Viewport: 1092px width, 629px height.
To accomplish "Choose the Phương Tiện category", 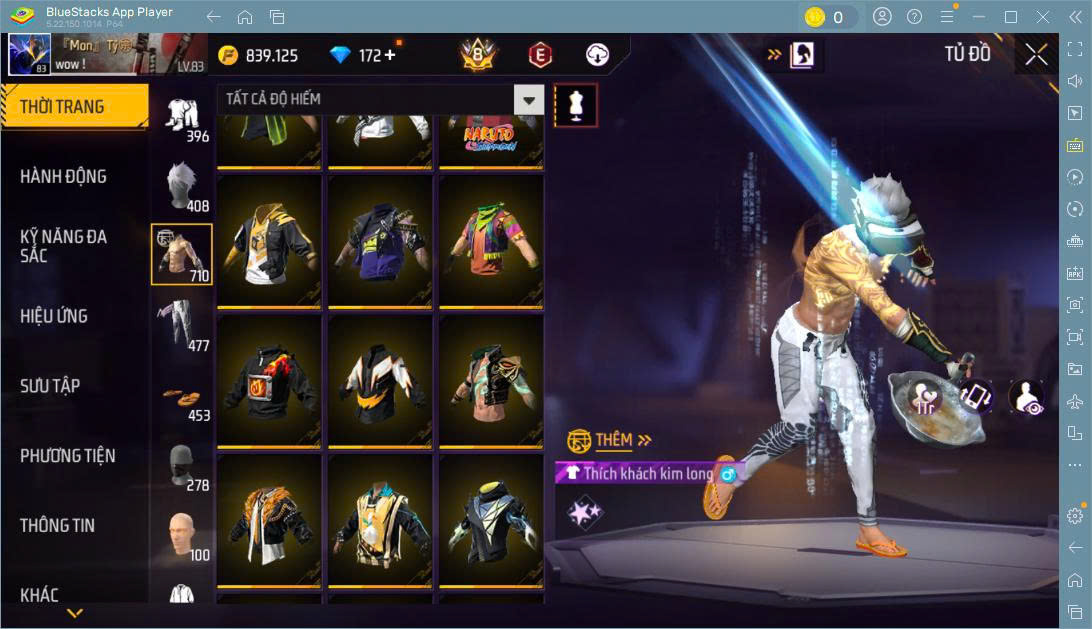I will click(67, 456).
